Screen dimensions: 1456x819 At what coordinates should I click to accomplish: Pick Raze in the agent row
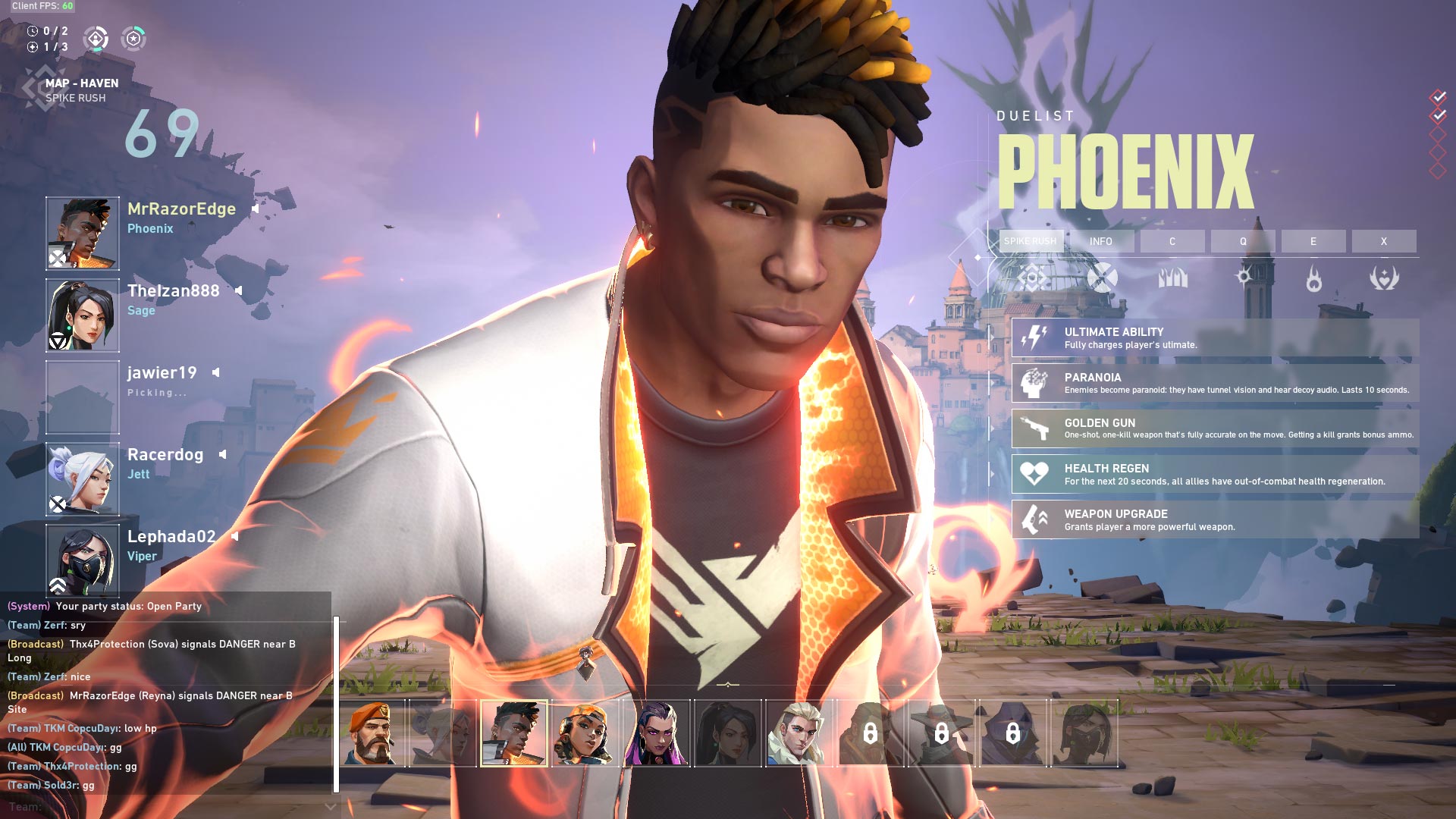point(585,733)
